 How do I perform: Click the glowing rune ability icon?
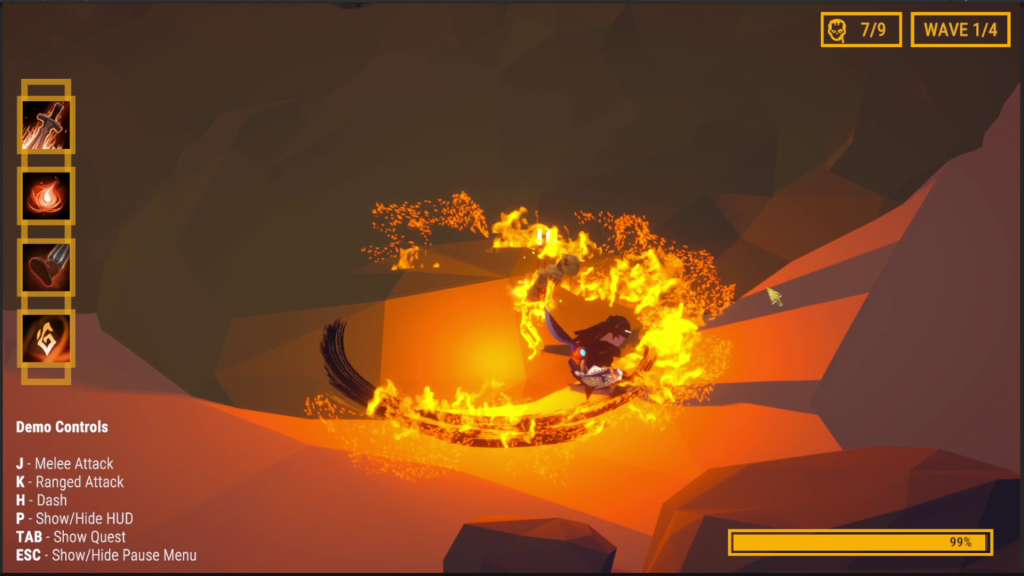[x=46, y=338]
